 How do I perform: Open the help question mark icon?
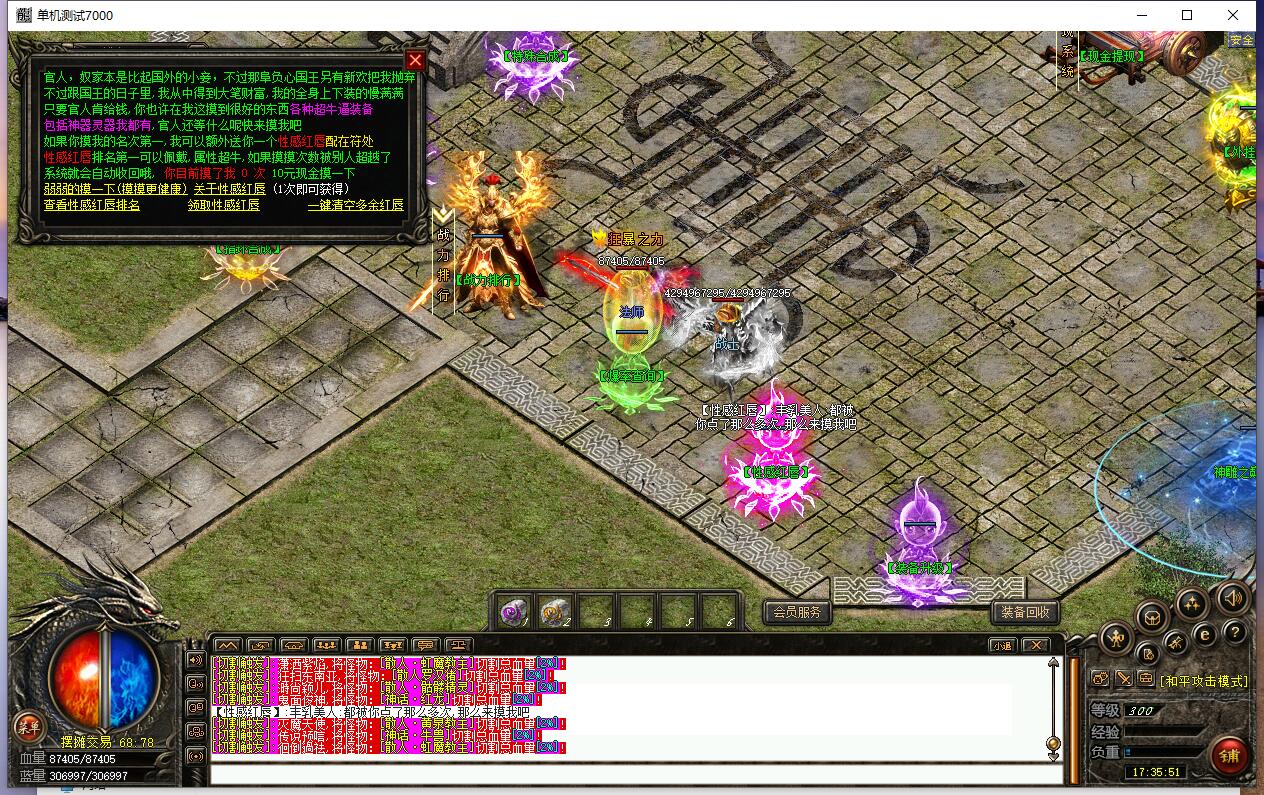coord(1235,632)
